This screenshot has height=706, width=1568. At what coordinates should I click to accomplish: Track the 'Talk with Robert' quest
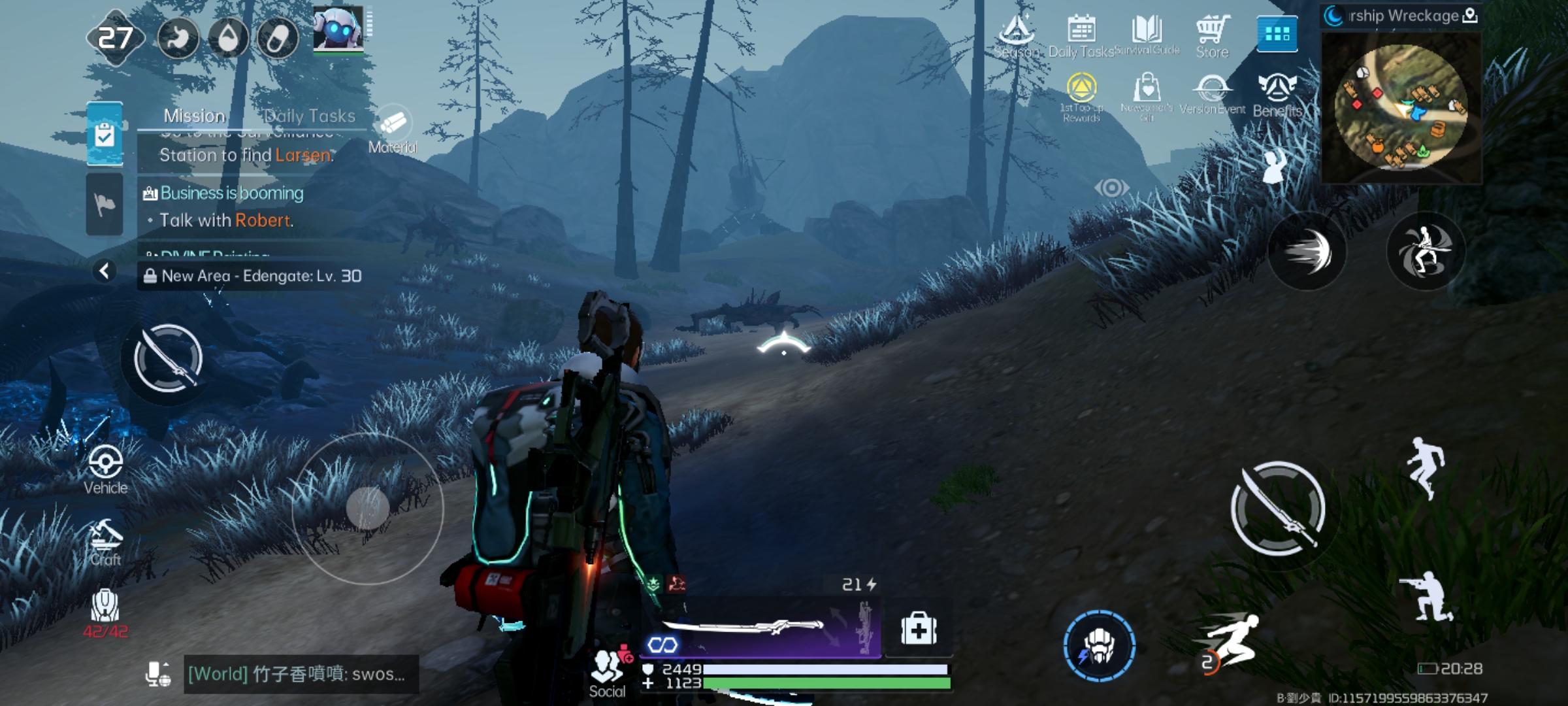pyautogui.click(x=226, y=220)
